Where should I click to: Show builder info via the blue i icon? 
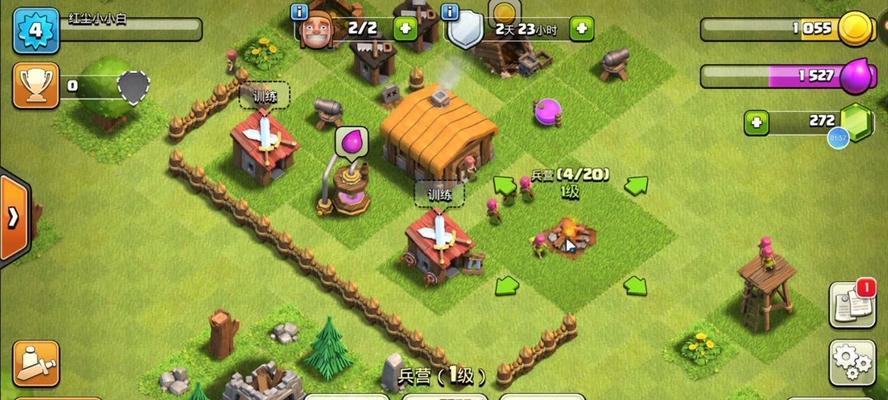click(x=299, y=12)
